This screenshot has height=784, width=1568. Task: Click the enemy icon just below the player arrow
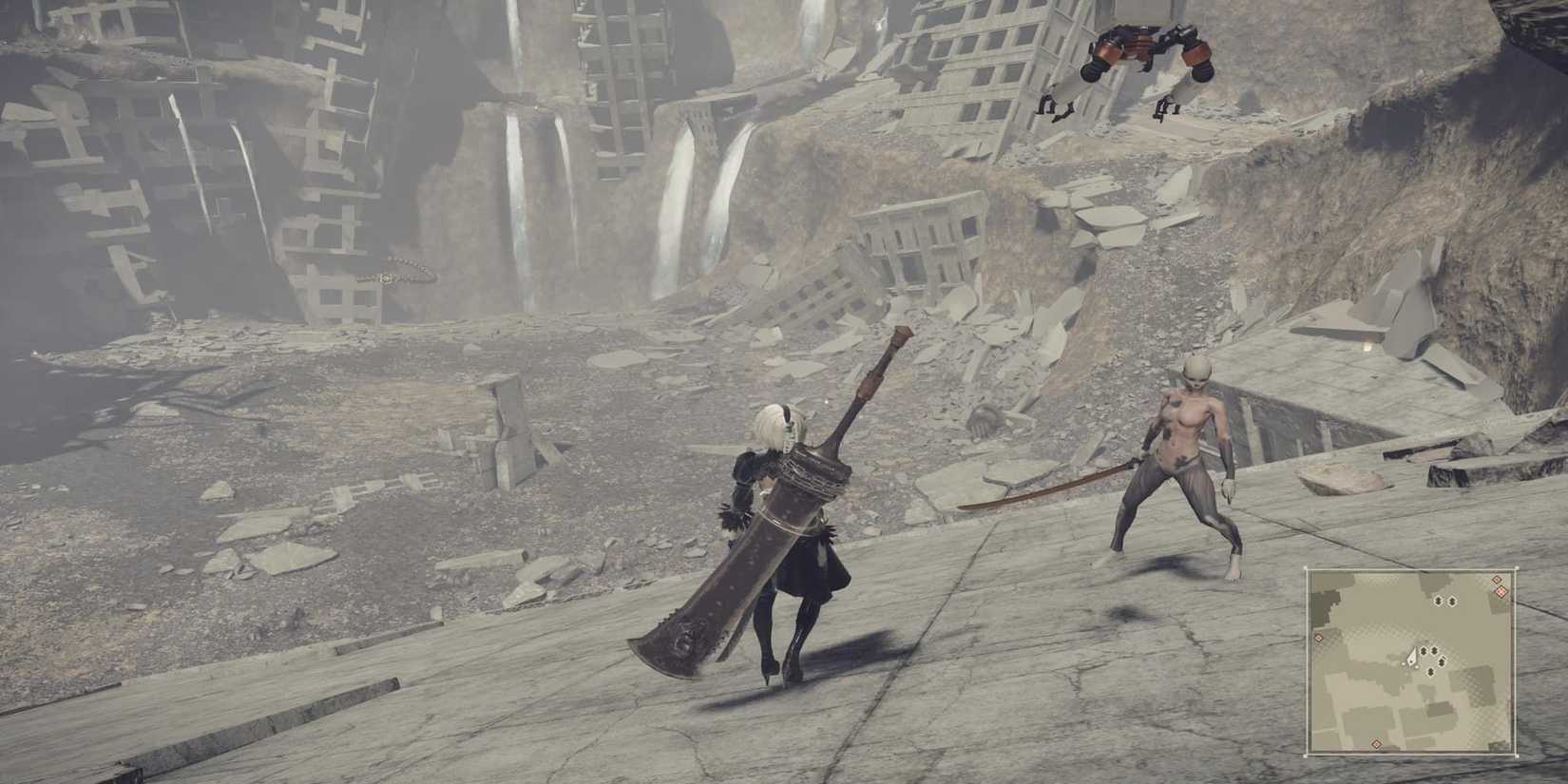pos(1430,672)
